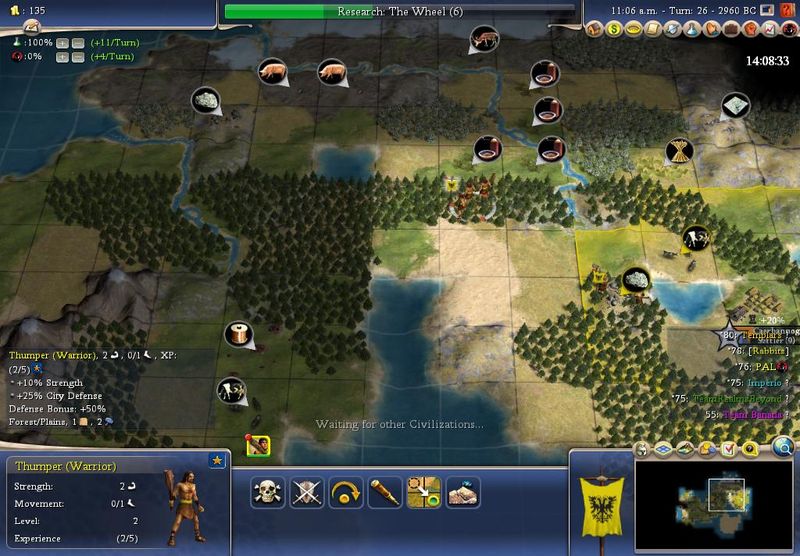
Task: Open the Military Advisor fist icon
Action: tap(752, 30)
